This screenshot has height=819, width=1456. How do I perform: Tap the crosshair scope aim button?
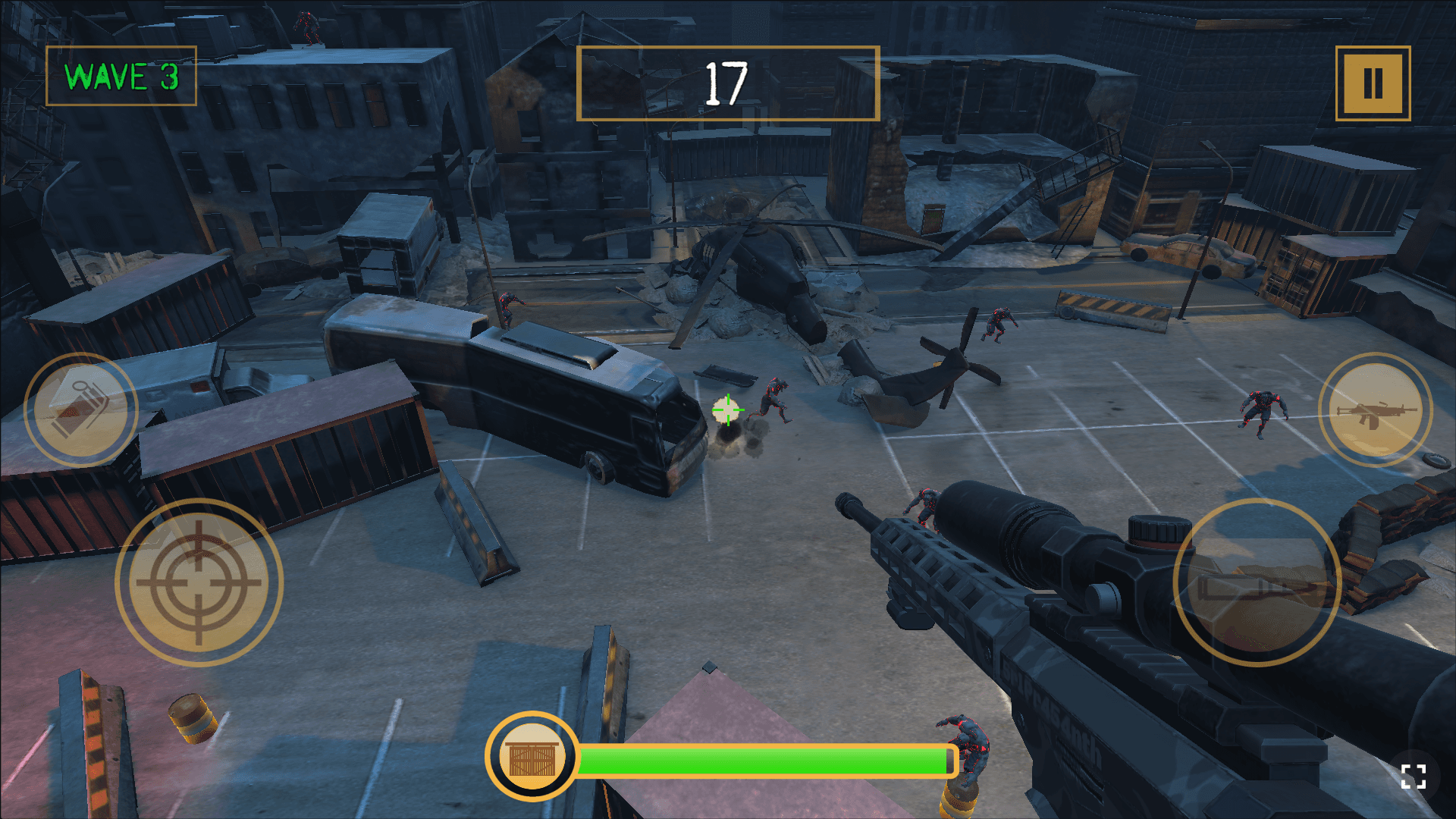click(199, 582)
